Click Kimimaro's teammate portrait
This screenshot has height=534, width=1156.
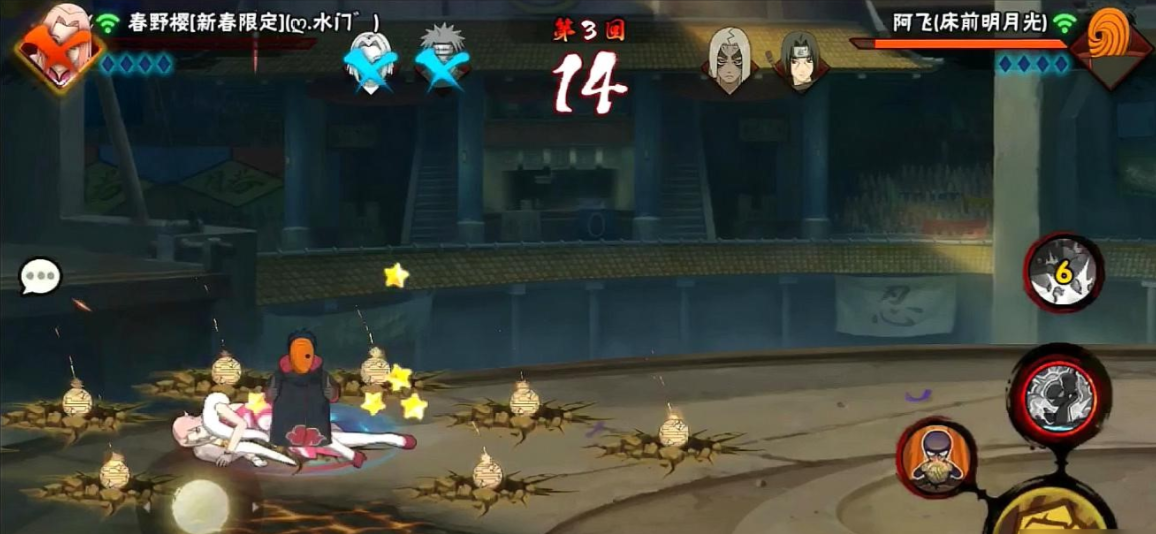[729, 59]
